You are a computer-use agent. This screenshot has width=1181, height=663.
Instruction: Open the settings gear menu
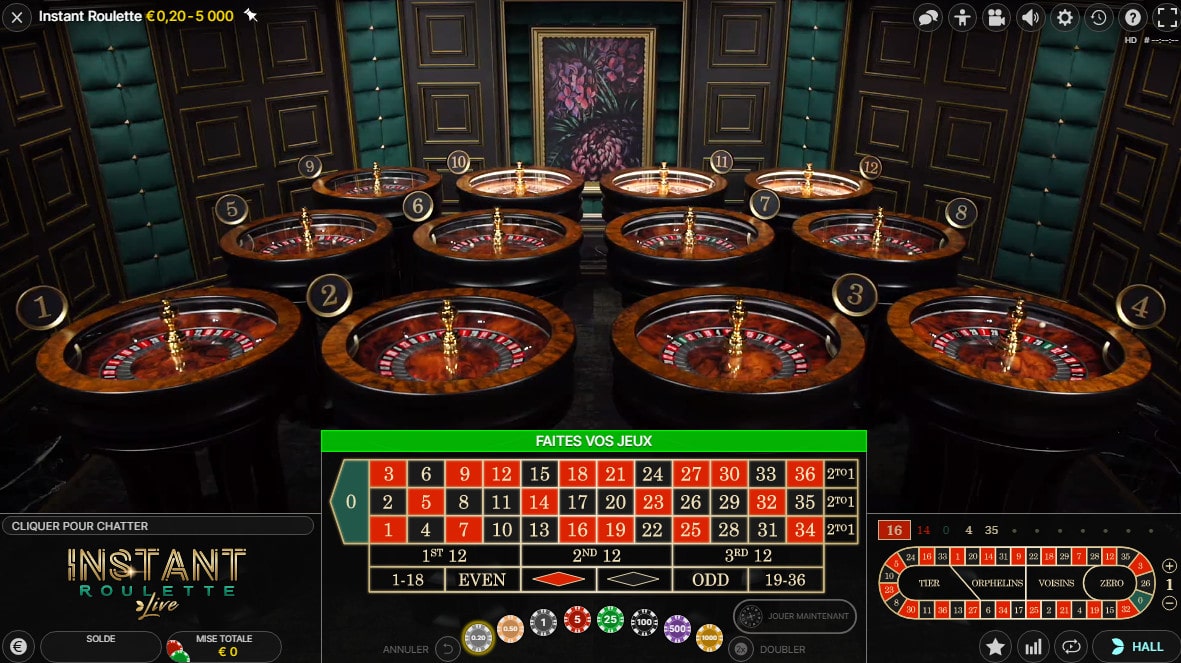point(1065,17)
